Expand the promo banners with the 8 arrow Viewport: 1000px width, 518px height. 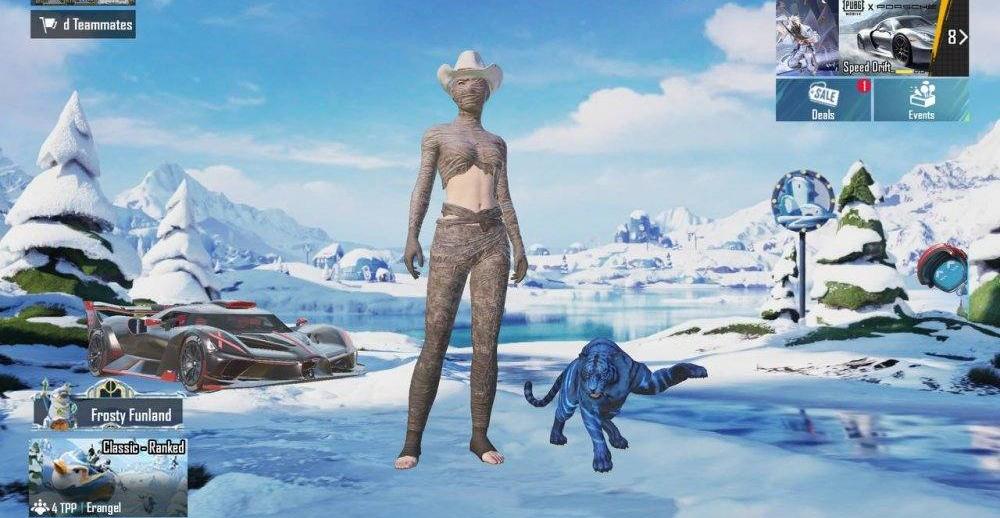click(956, 38)
